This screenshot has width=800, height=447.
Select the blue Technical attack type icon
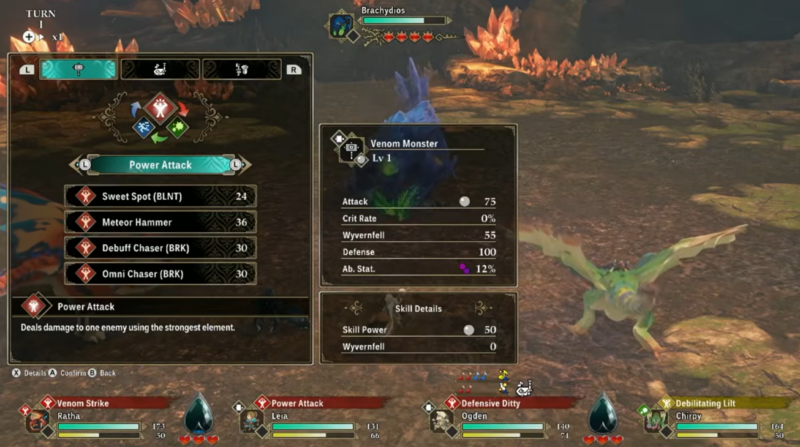coord(144,128)
